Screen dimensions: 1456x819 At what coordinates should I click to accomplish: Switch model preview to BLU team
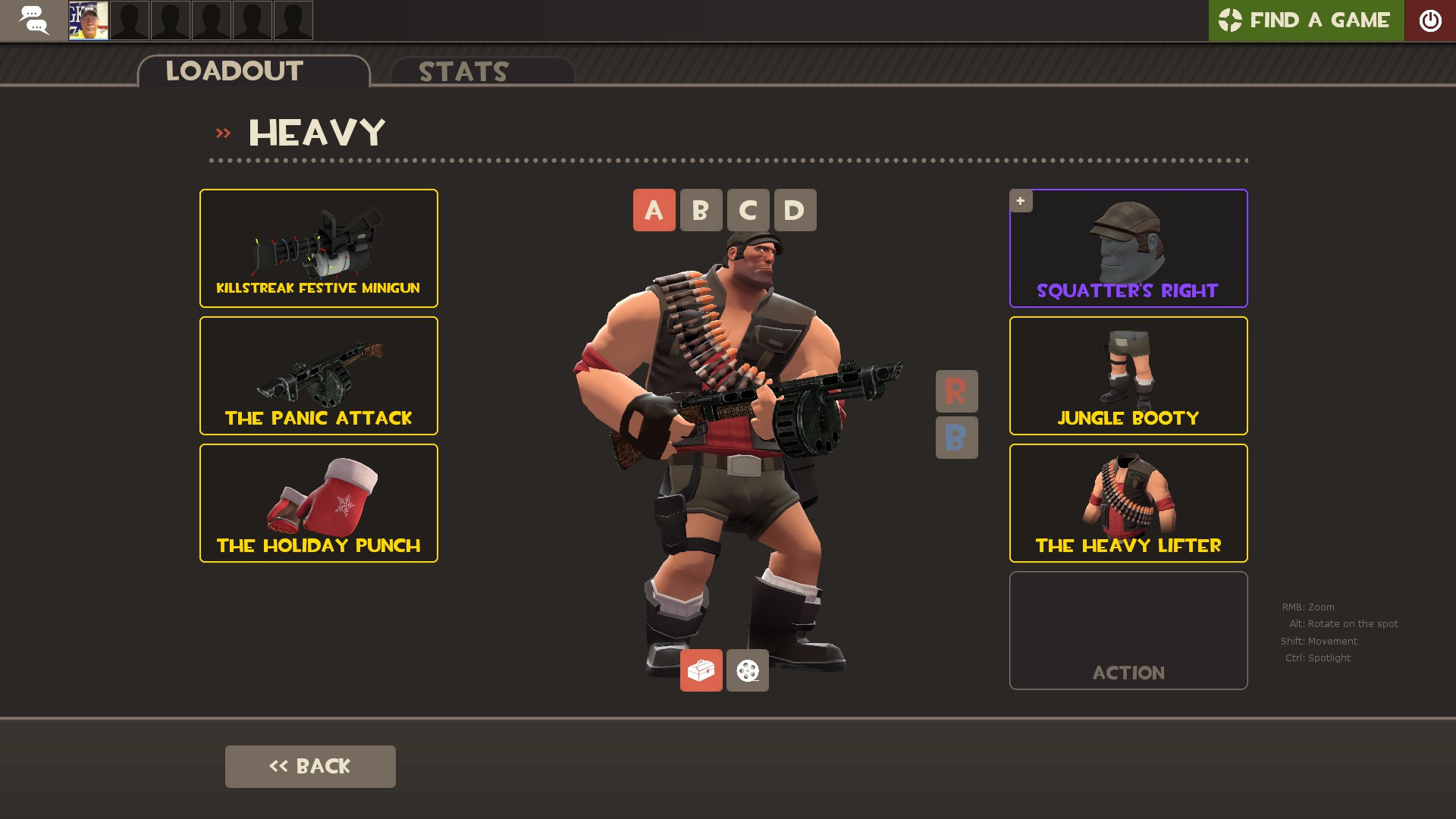pyautogui.click(x=956, y=438)
